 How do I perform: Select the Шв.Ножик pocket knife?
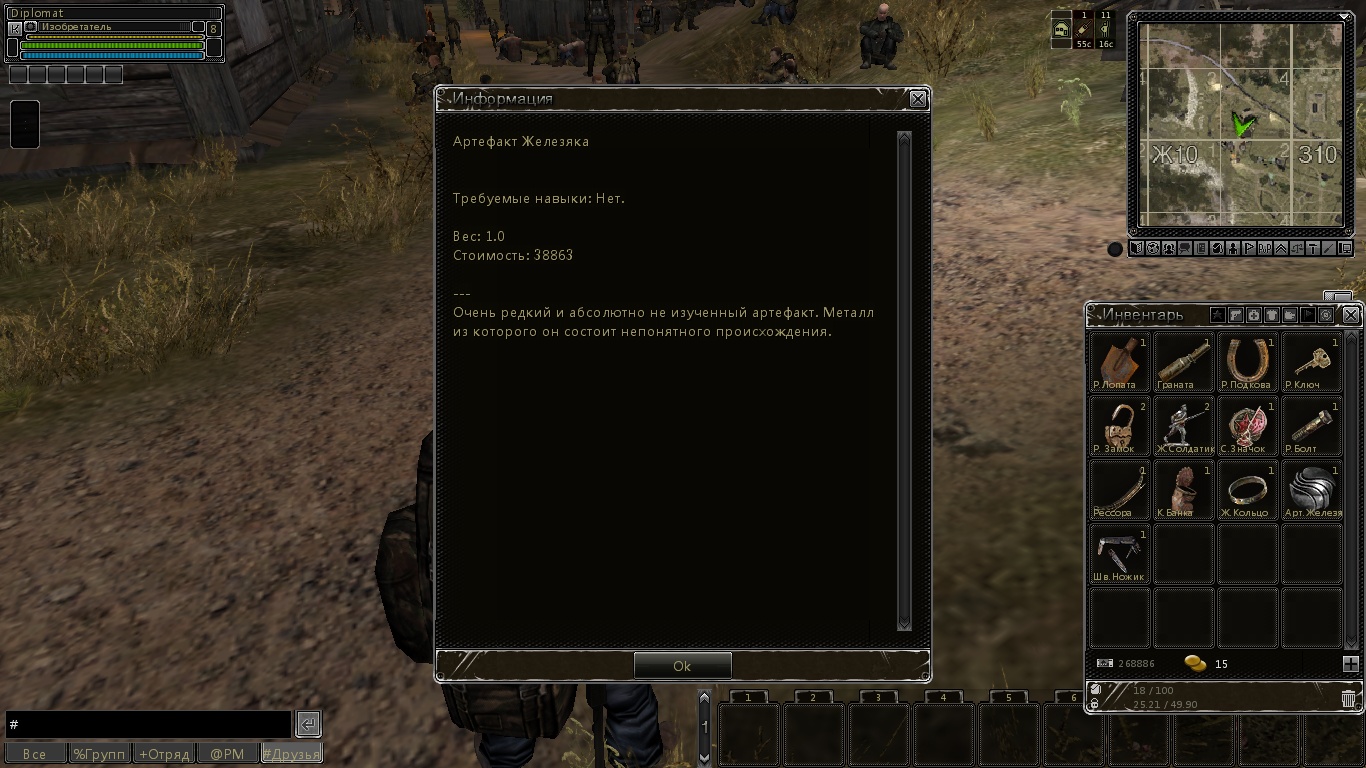pyautogui.click(x=1119, y=554)
